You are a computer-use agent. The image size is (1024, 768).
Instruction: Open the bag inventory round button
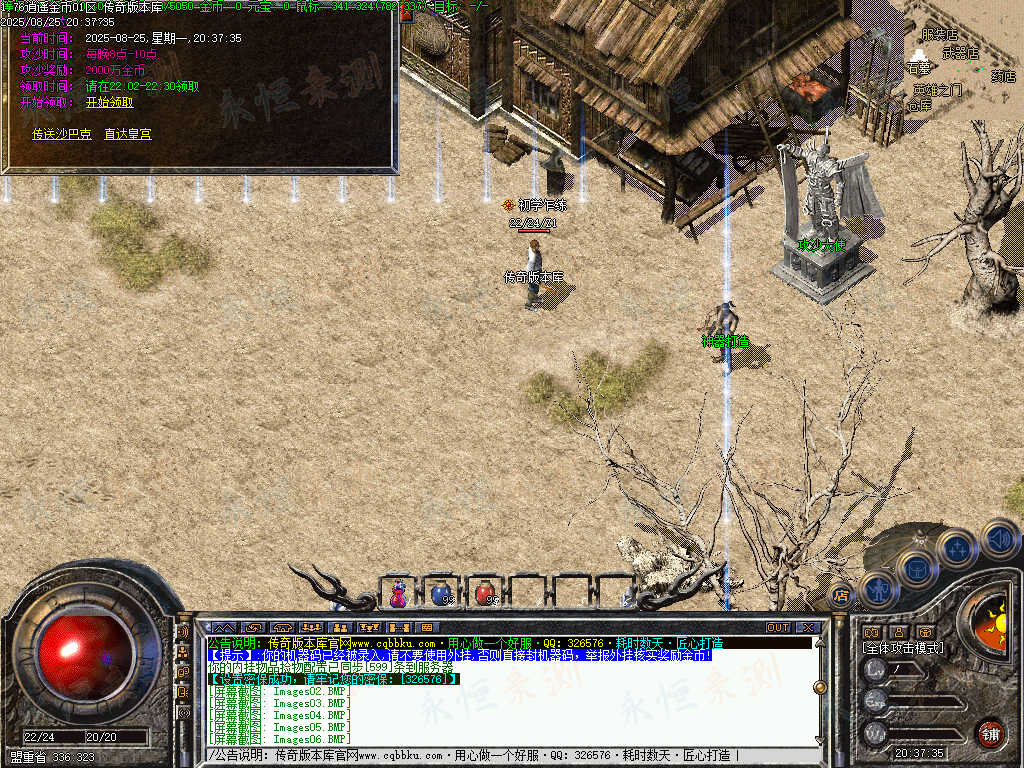click(916, 568)
